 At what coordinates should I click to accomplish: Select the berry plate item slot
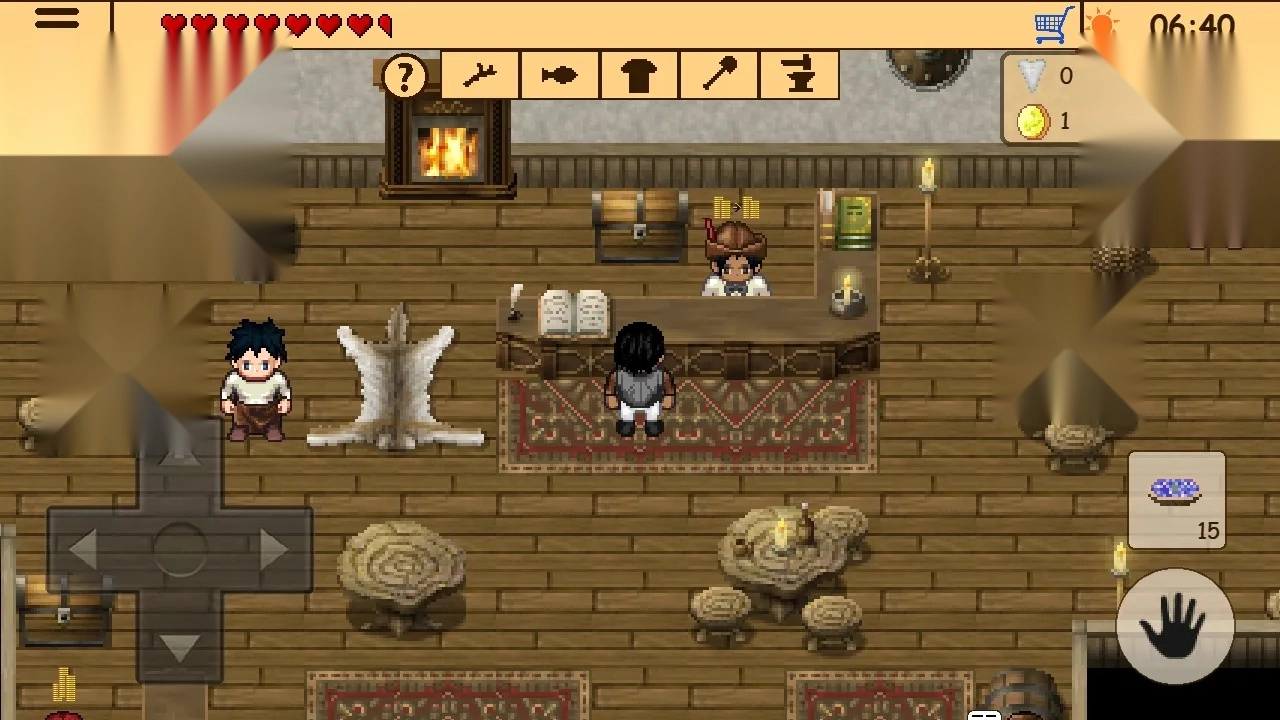(x=1176, y=498)
